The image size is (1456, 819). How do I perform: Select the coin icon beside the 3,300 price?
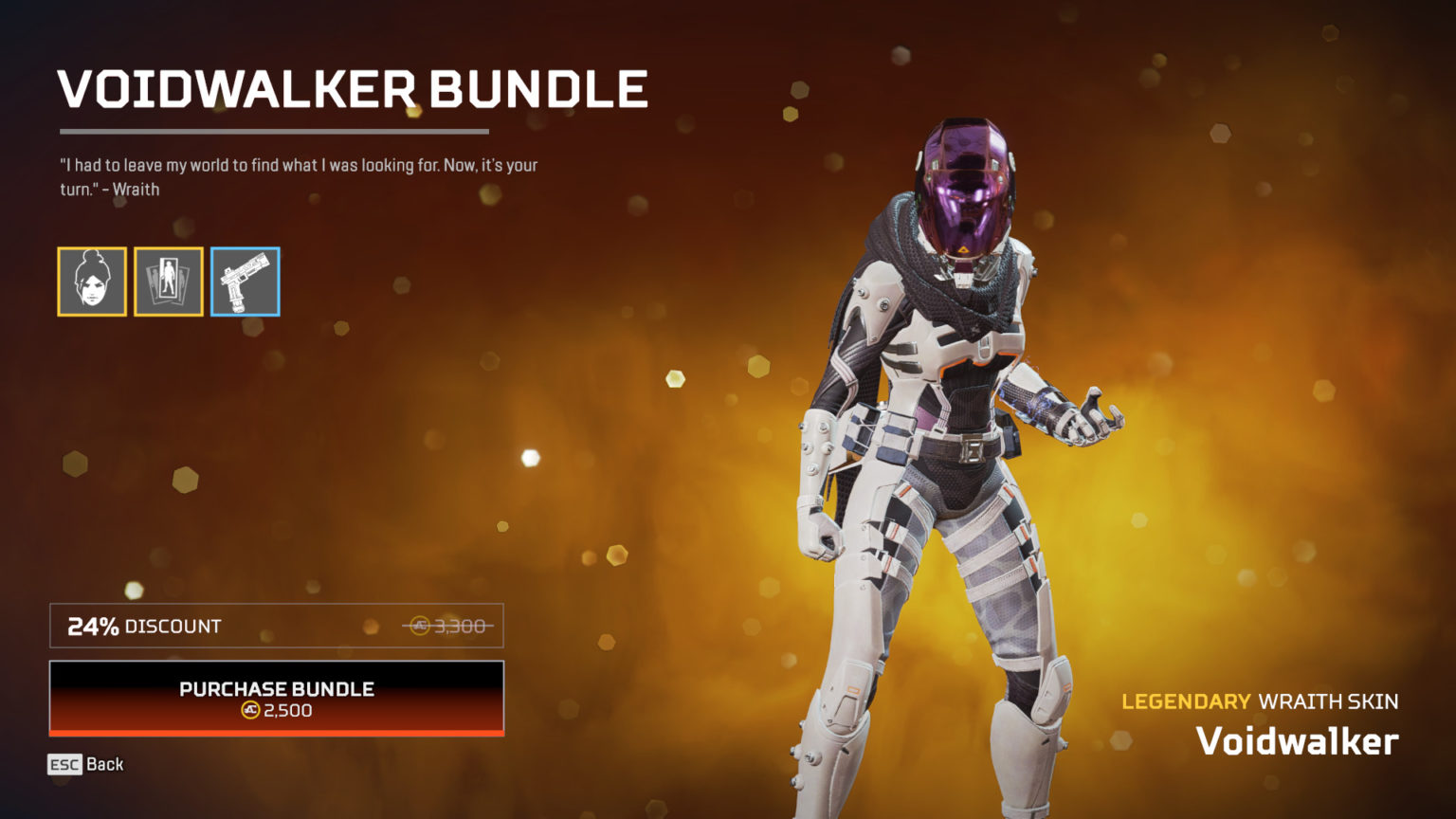coord(421,626)
